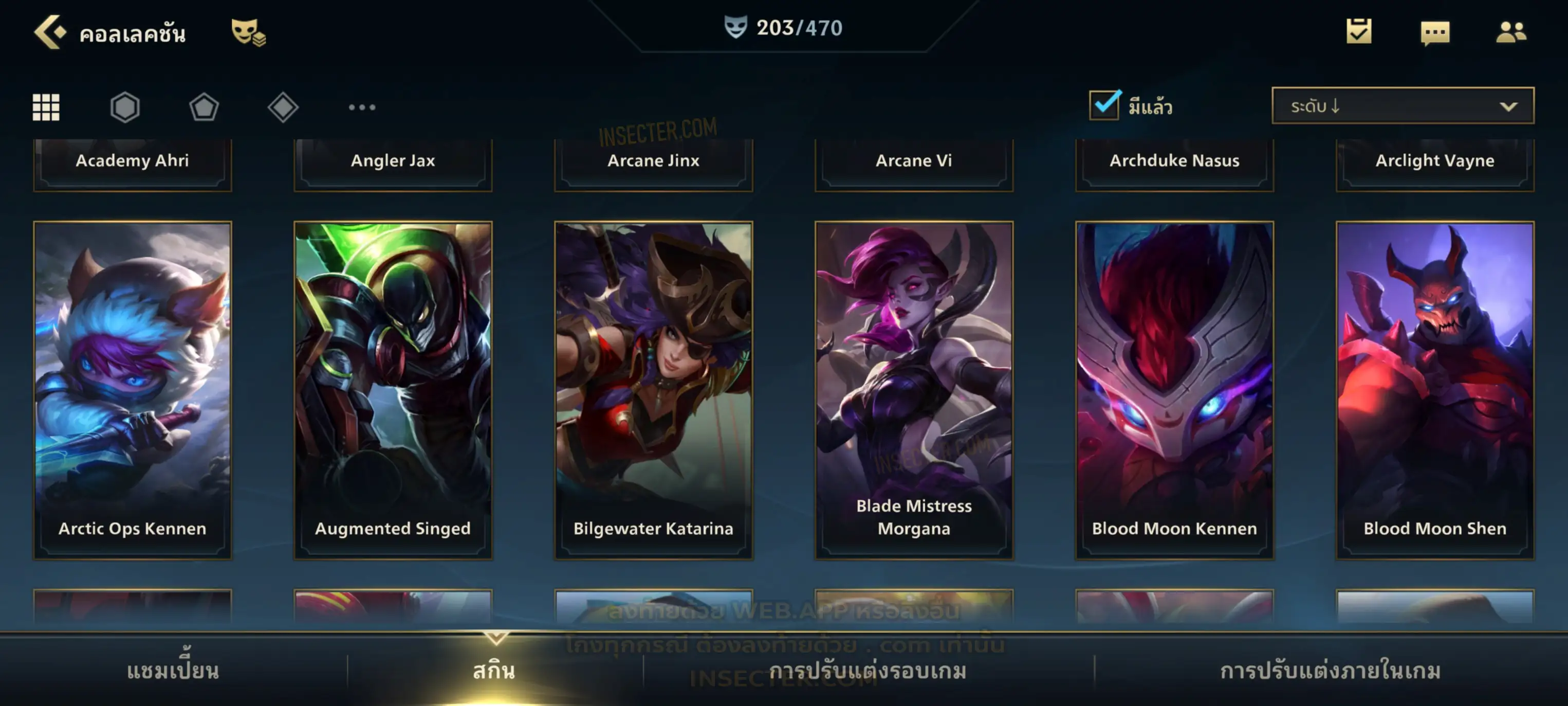The width and height of the screenshot is (1568, 706).
Task: Pick the Blood Moon Kennen skin
Action: coord(1175,390)
